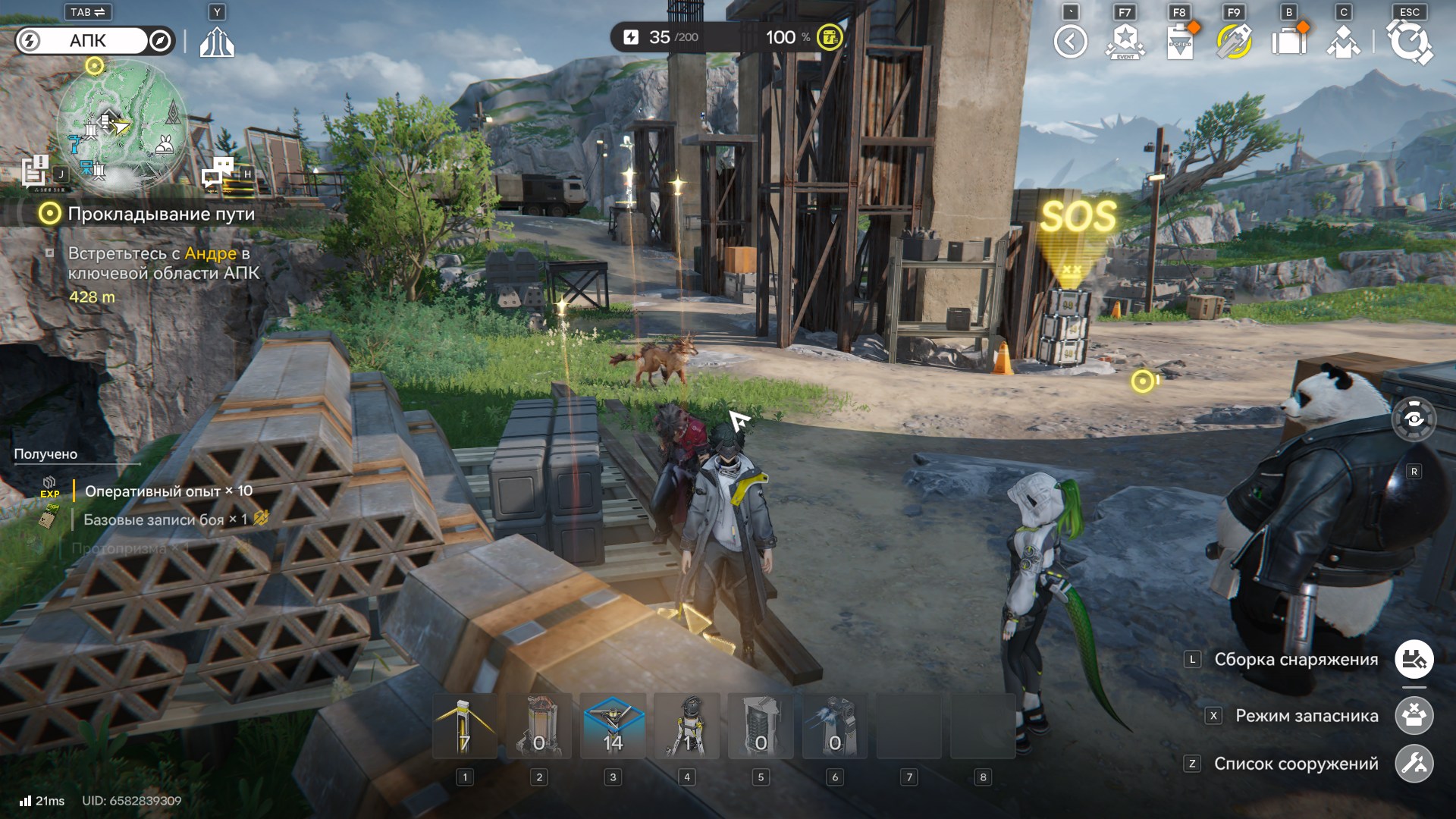Open the tower building icon beside АПК
Screen dimensions: 1456x819
[217, 42]
